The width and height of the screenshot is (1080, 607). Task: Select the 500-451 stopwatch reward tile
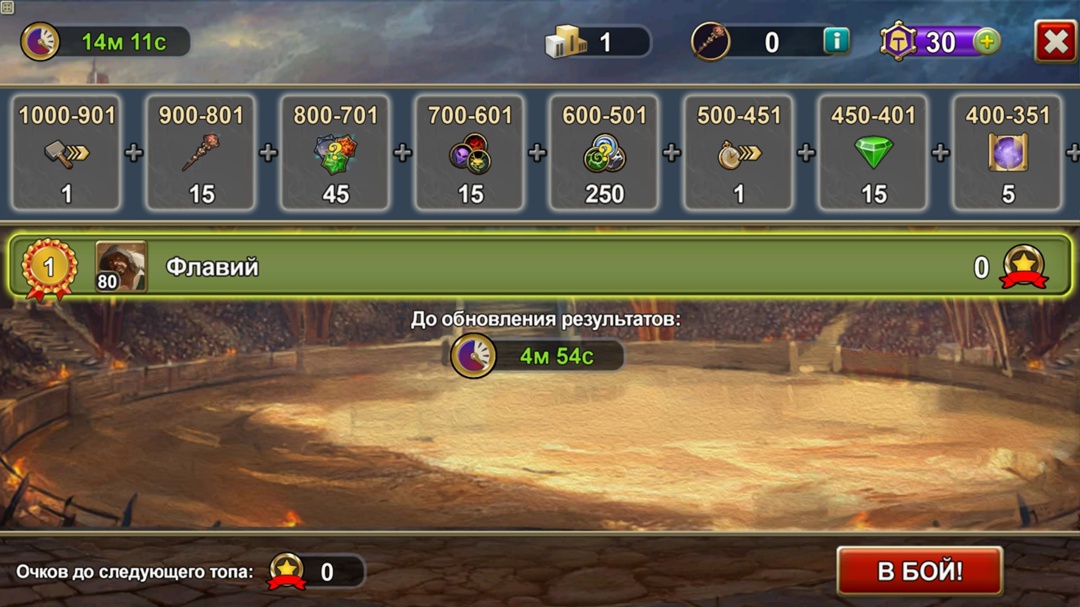[738, 153]
